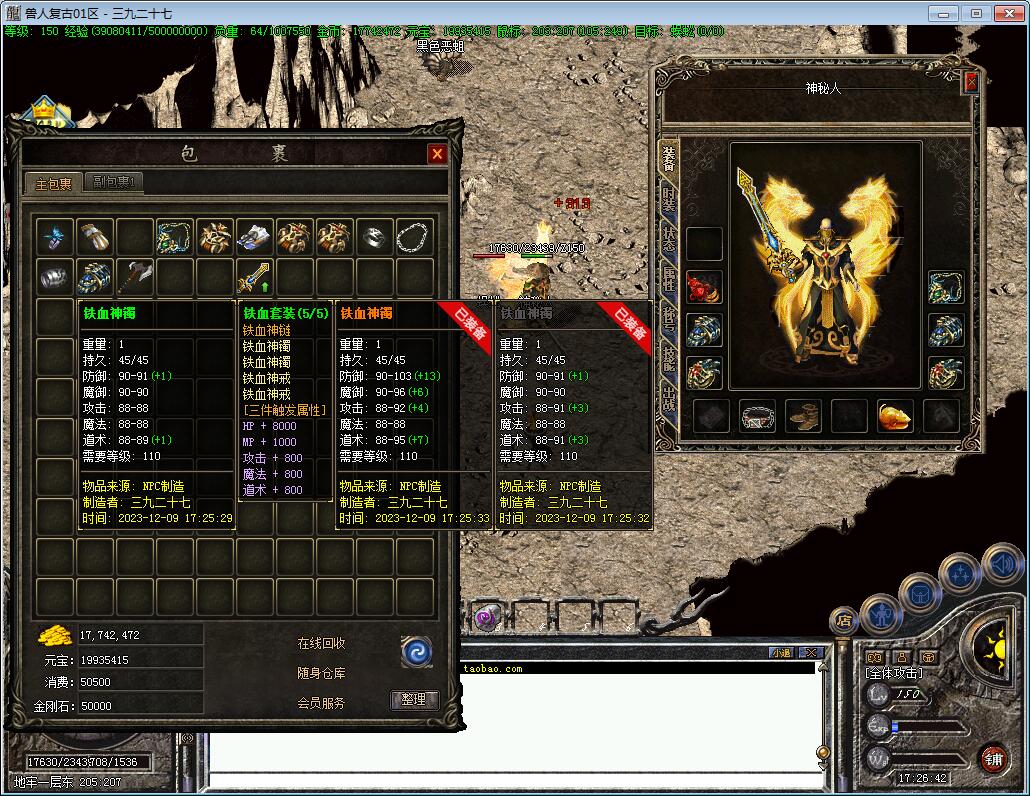Switch to the 副包裹1 tab
The width and height of the screenshot is (1030, 796).
point(114,182)
